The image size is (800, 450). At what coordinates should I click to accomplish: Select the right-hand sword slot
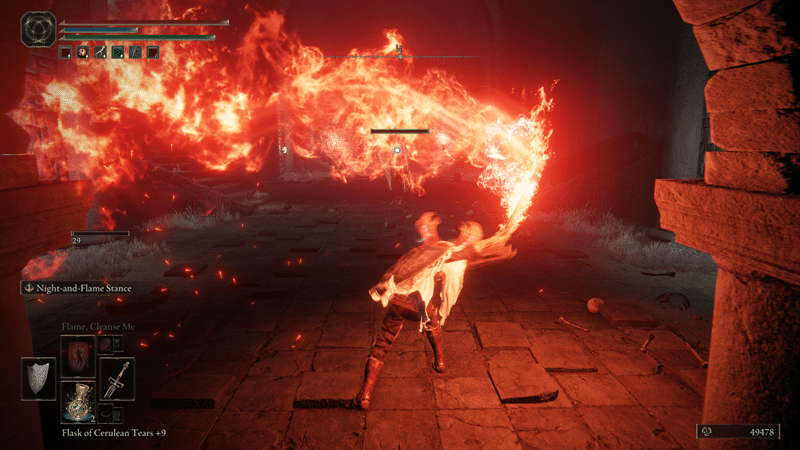[117, 378]
